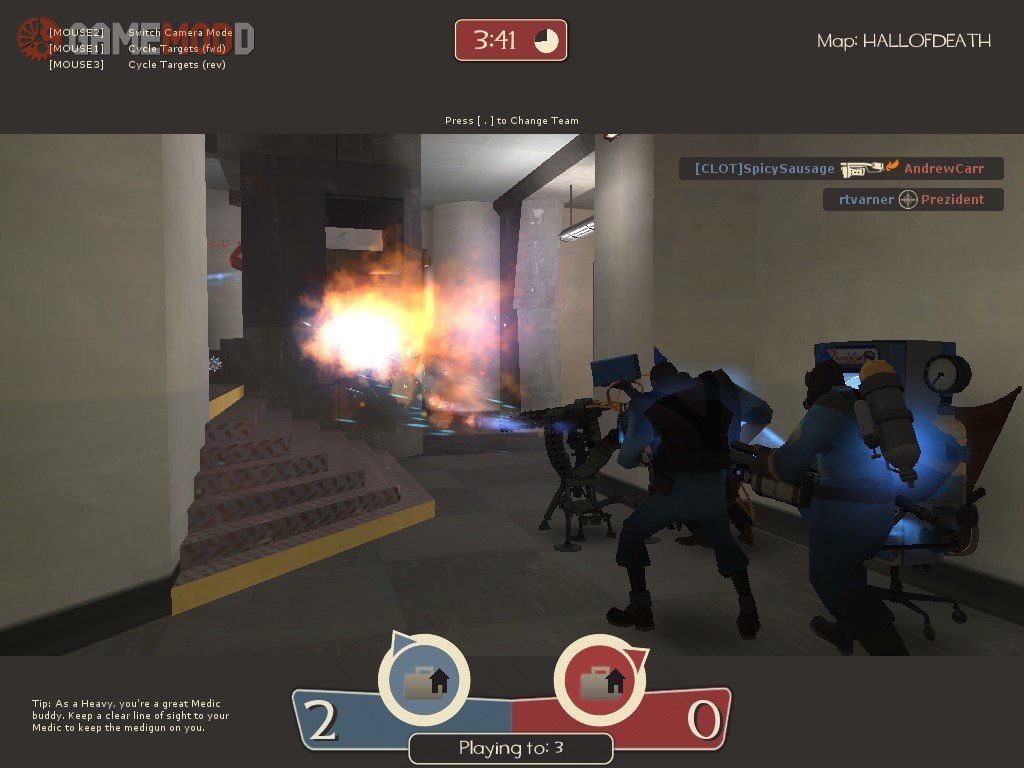Select the SpicySausage kill feed entry

pos(840,169)
